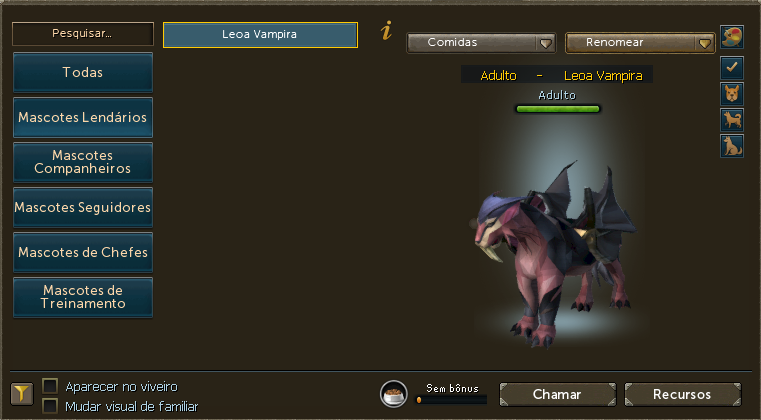761x420 pixels.
Task: Show the Todas pet category
Action: click(82, 72)
